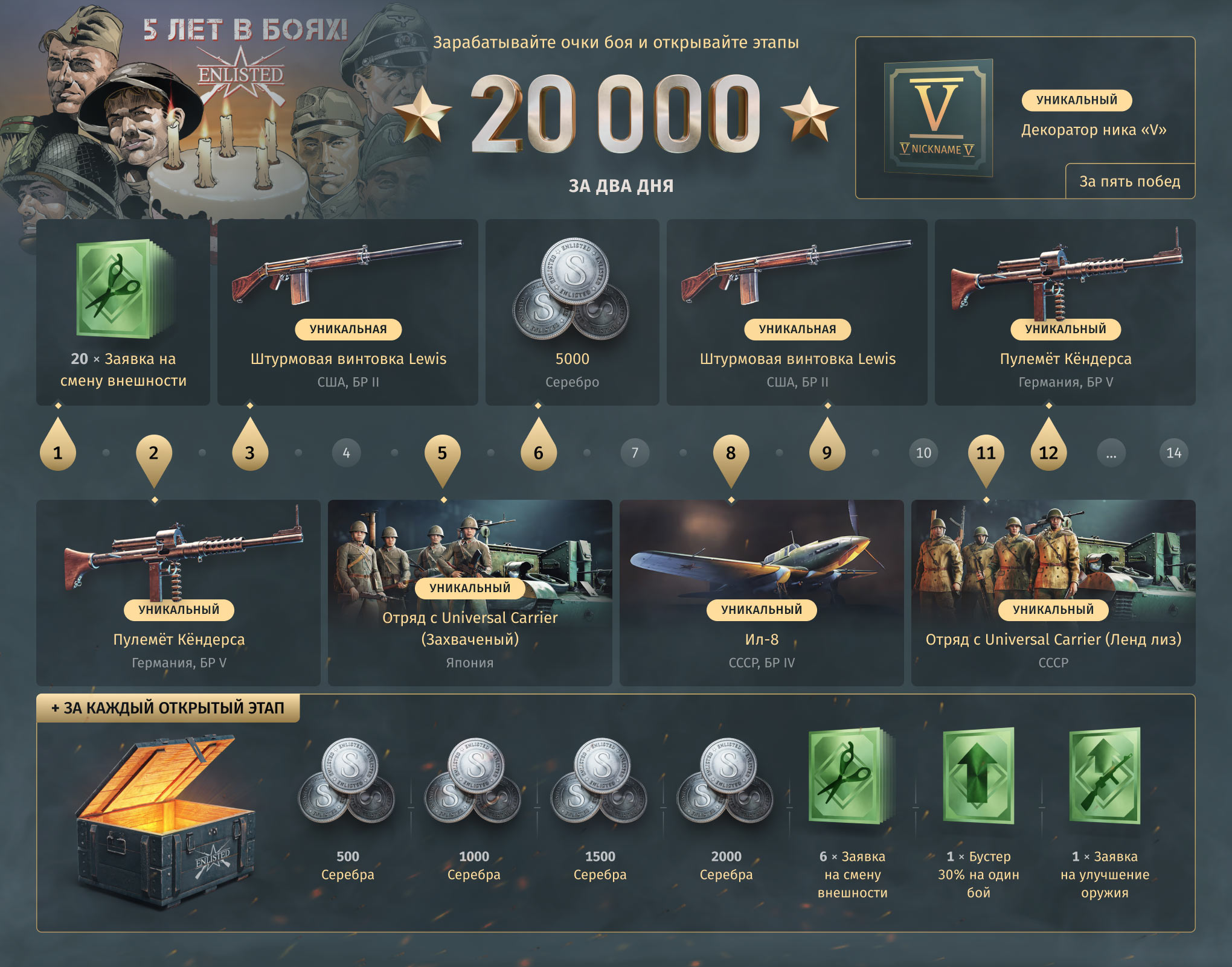Open the Ил-8 aircraft reward card
The height and width of the screenshot is (967, 1232).
(x=762, y=592)
